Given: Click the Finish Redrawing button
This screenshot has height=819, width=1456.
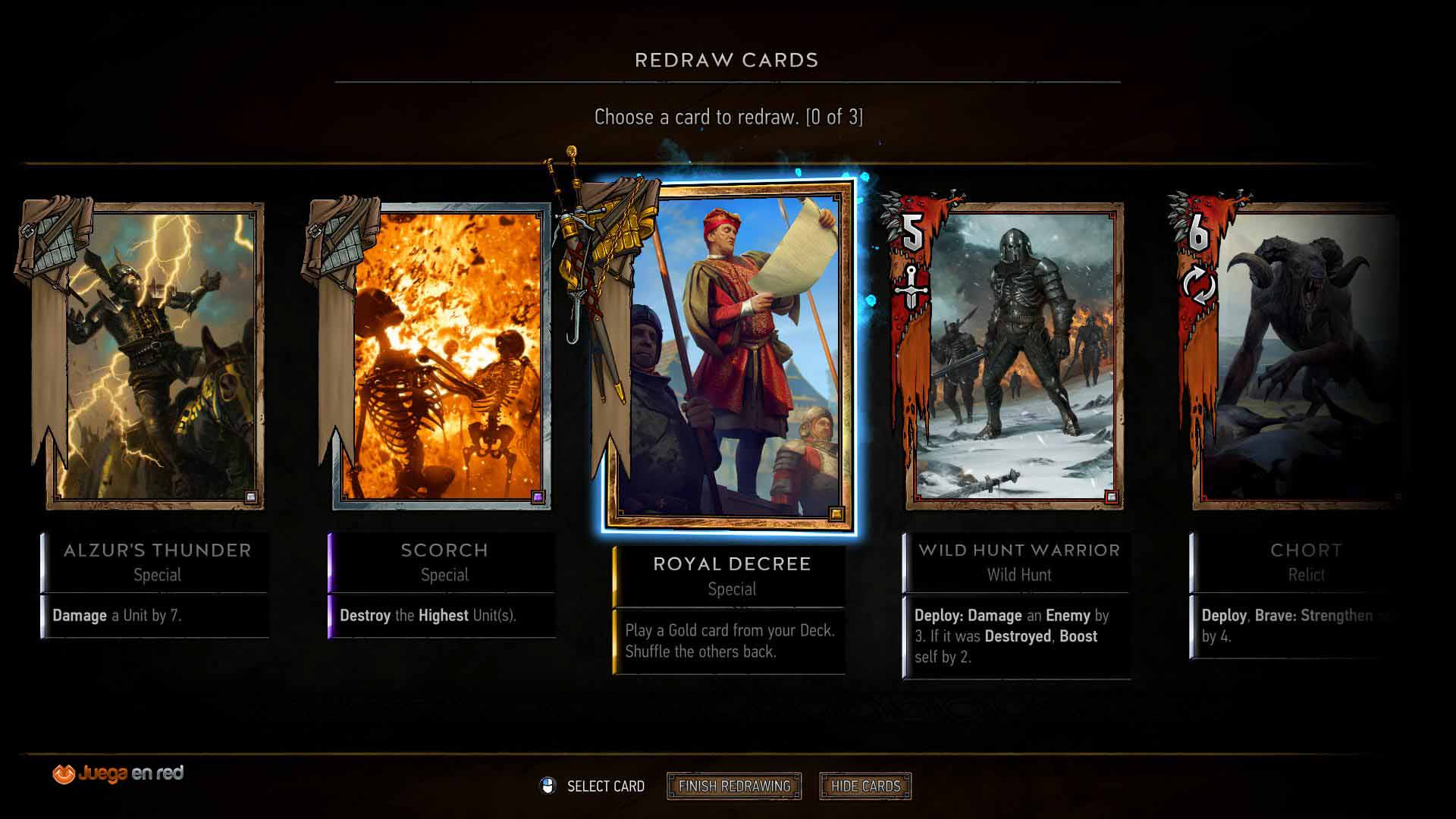Looking at the screenshot, I should (x=734, y=786).
